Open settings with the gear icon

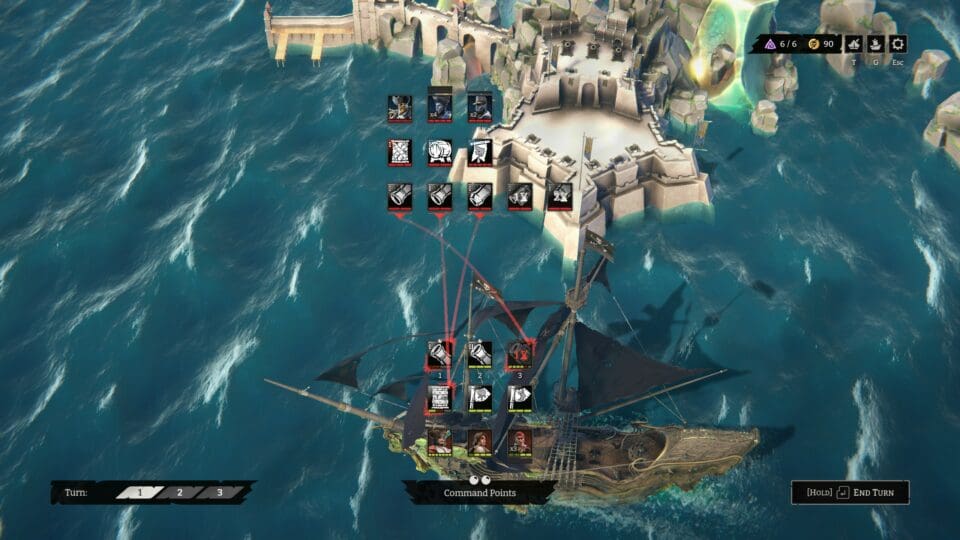pos(897,44)
